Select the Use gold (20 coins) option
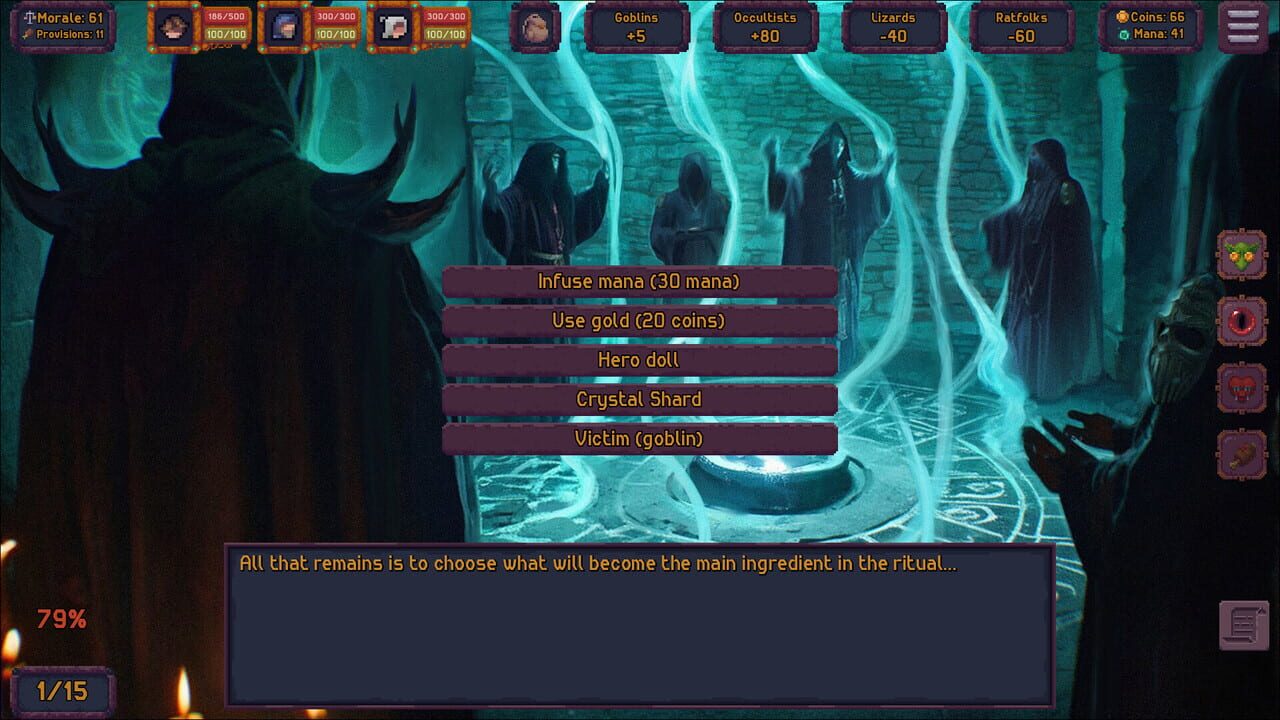This screenshot has height=720, width=1280. (639, 320)
